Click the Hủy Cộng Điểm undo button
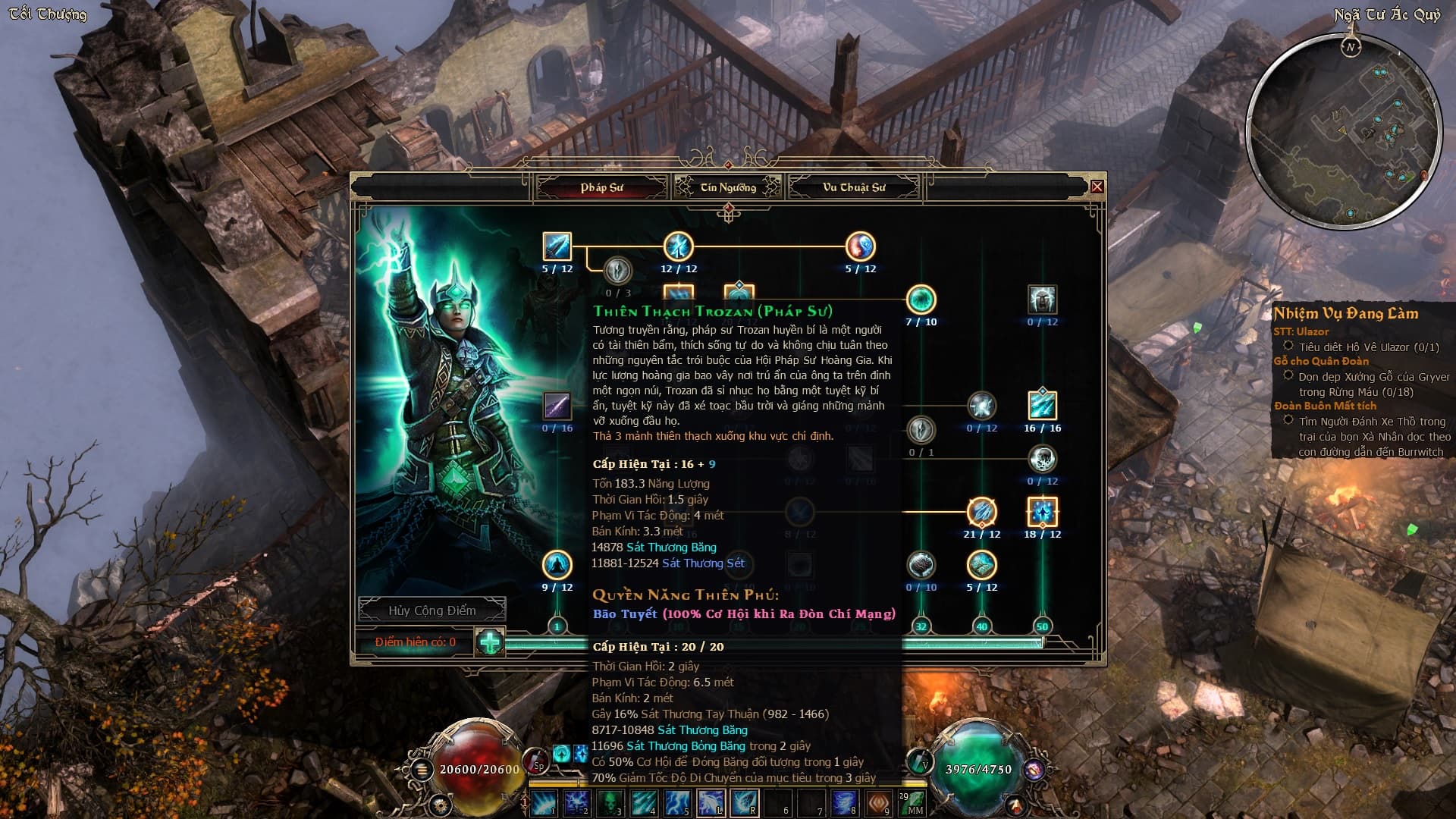Screen dimensions: 1456x819 (432, 610)
